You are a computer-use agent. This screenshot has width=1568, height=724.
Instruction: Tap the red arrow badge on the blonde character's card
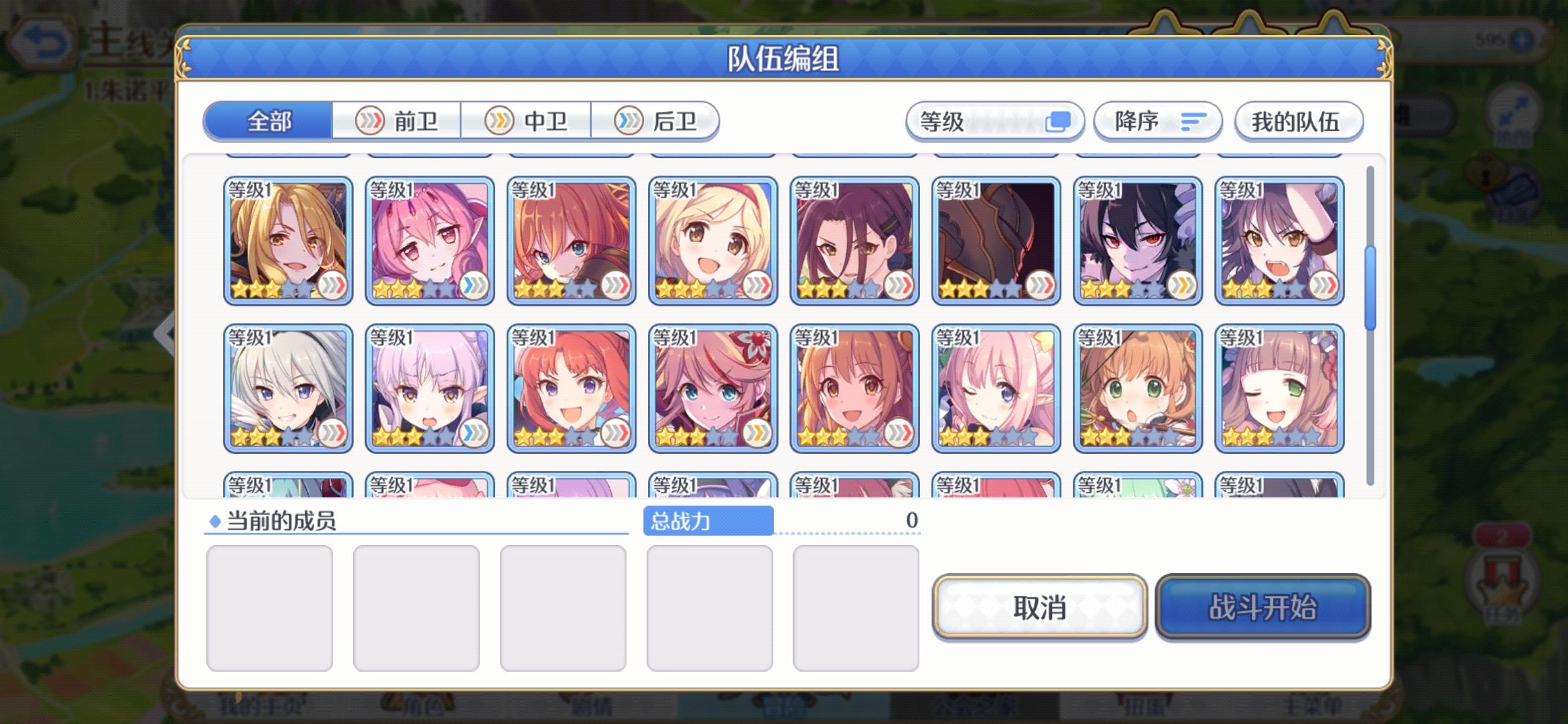pyautogui.click(x=334, y=286)
